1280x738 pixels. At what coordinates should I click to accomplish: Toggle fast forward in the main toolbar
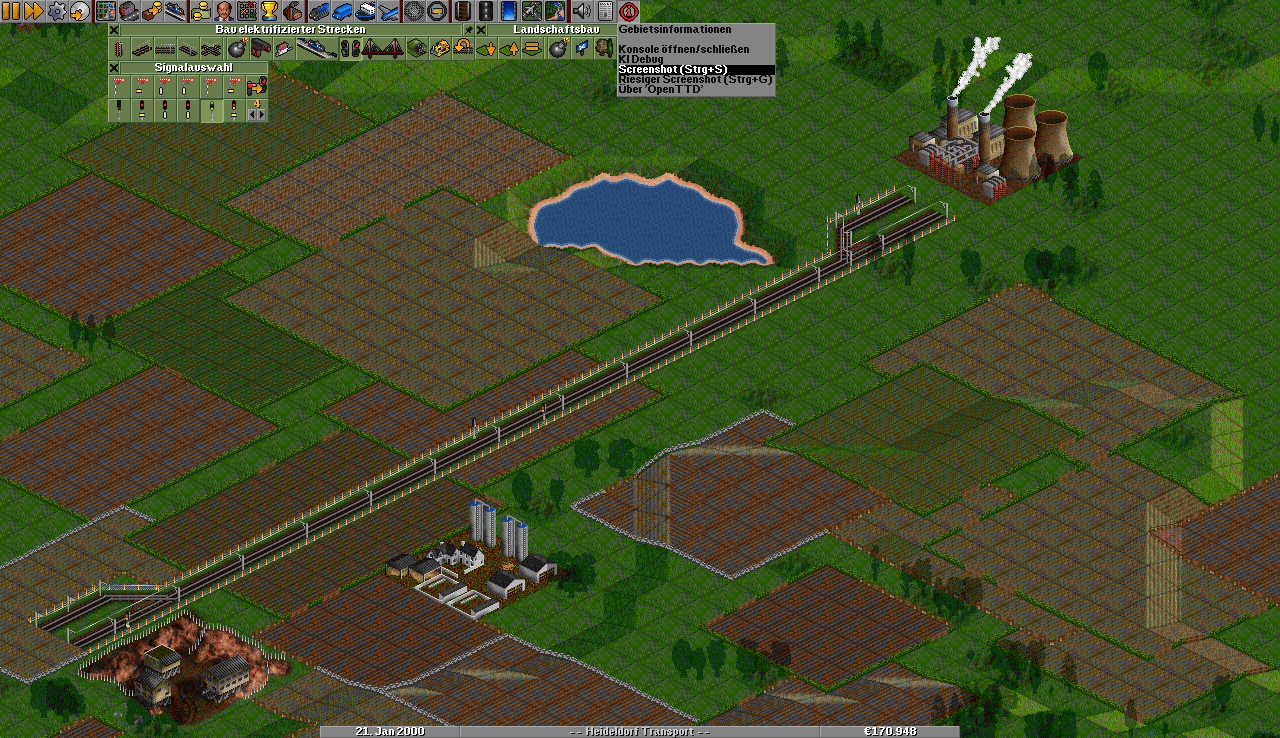(33, 11)
